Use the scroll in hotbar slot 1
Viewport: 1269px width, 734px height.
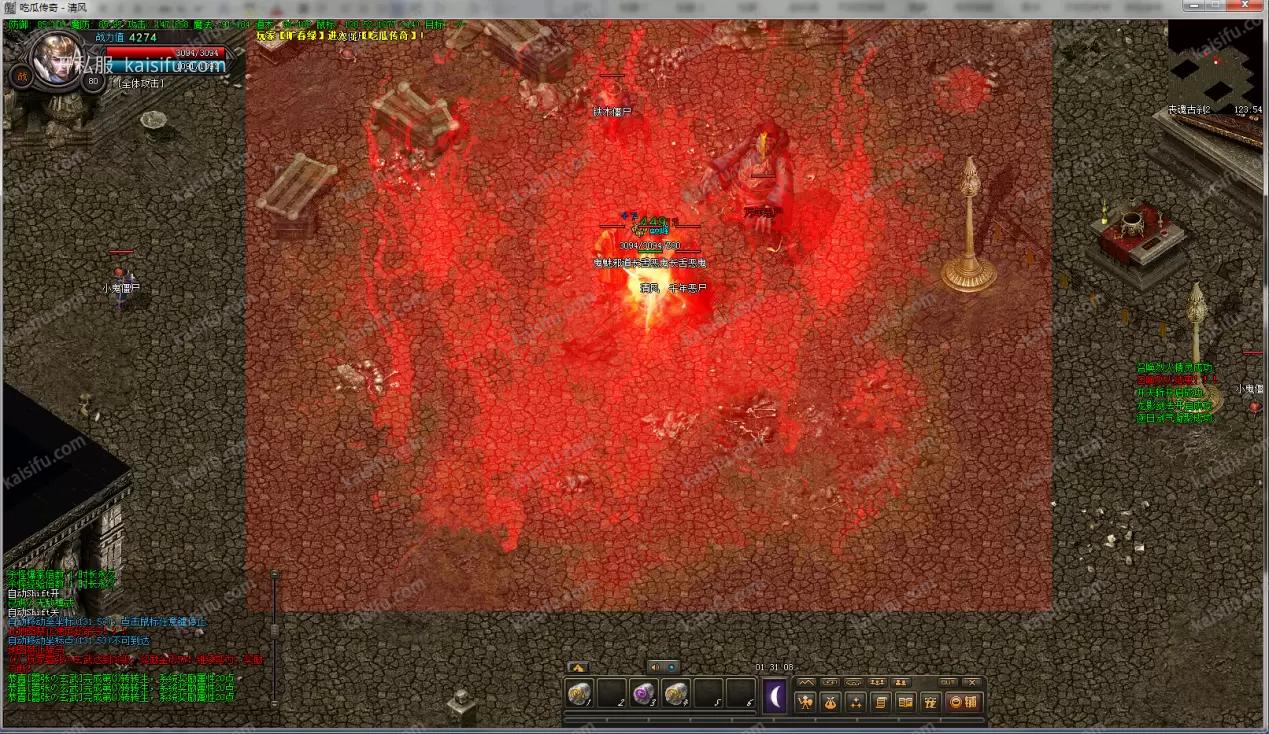(578, 693)
